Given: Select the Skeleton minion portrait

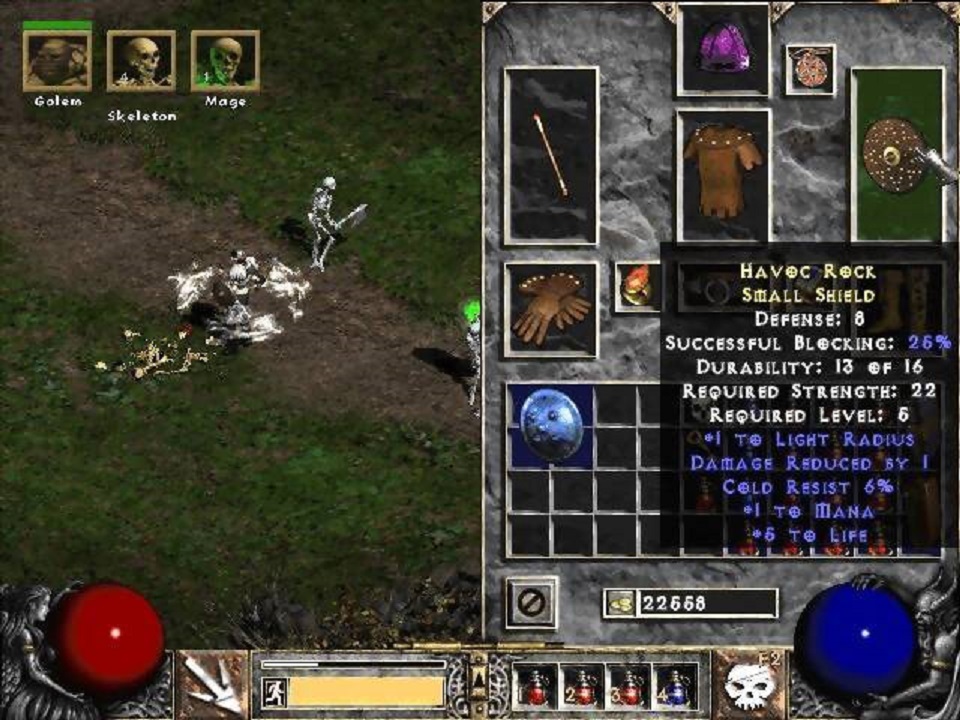Looking at the screenshot, I should pyautogui.click(x=141, y=61).
